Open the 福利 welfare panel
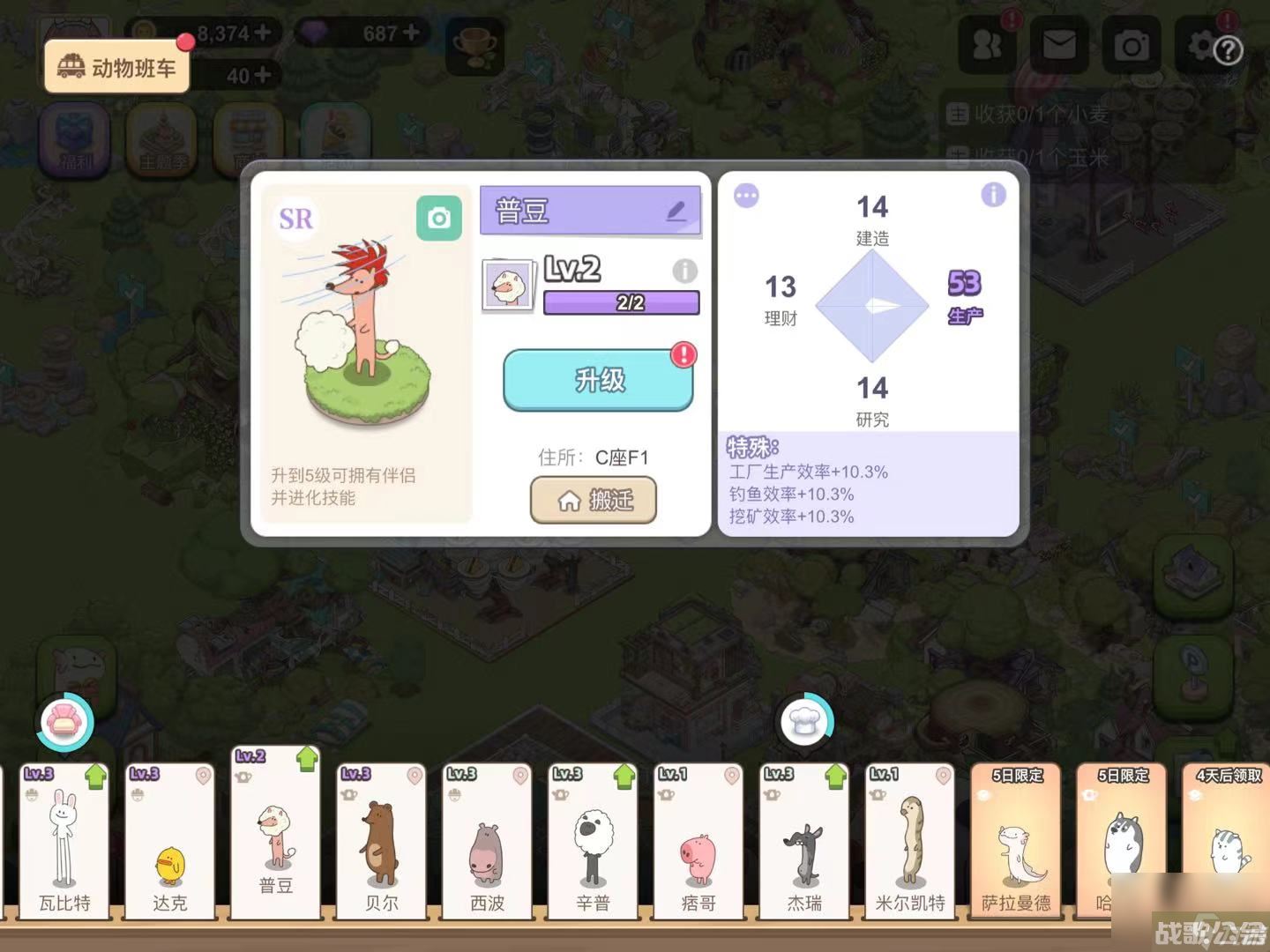1270x952 pixels. [76, 139]
